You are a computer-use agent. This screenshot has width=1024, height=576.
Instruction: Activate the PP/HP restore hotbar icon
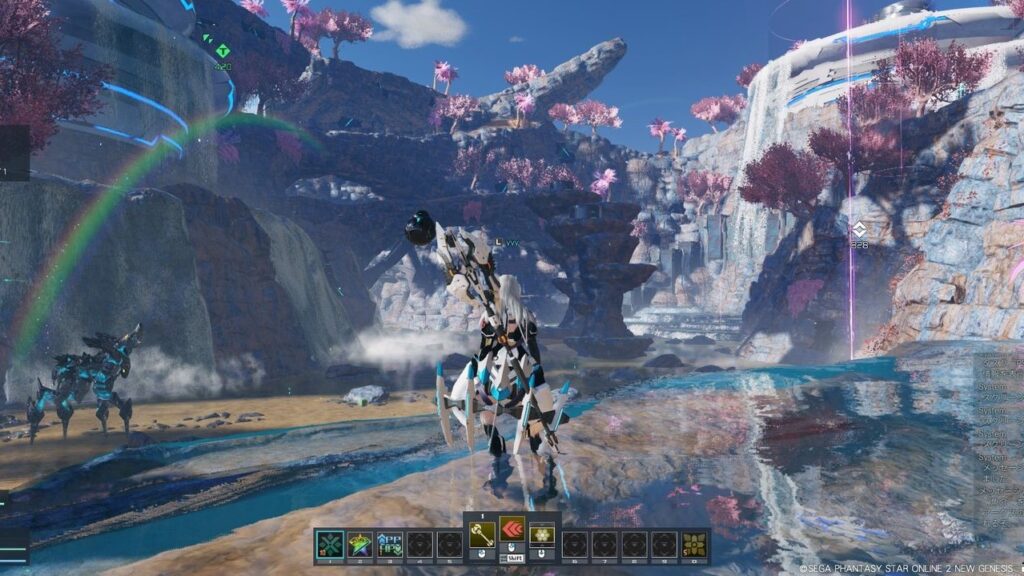point(390,543)
